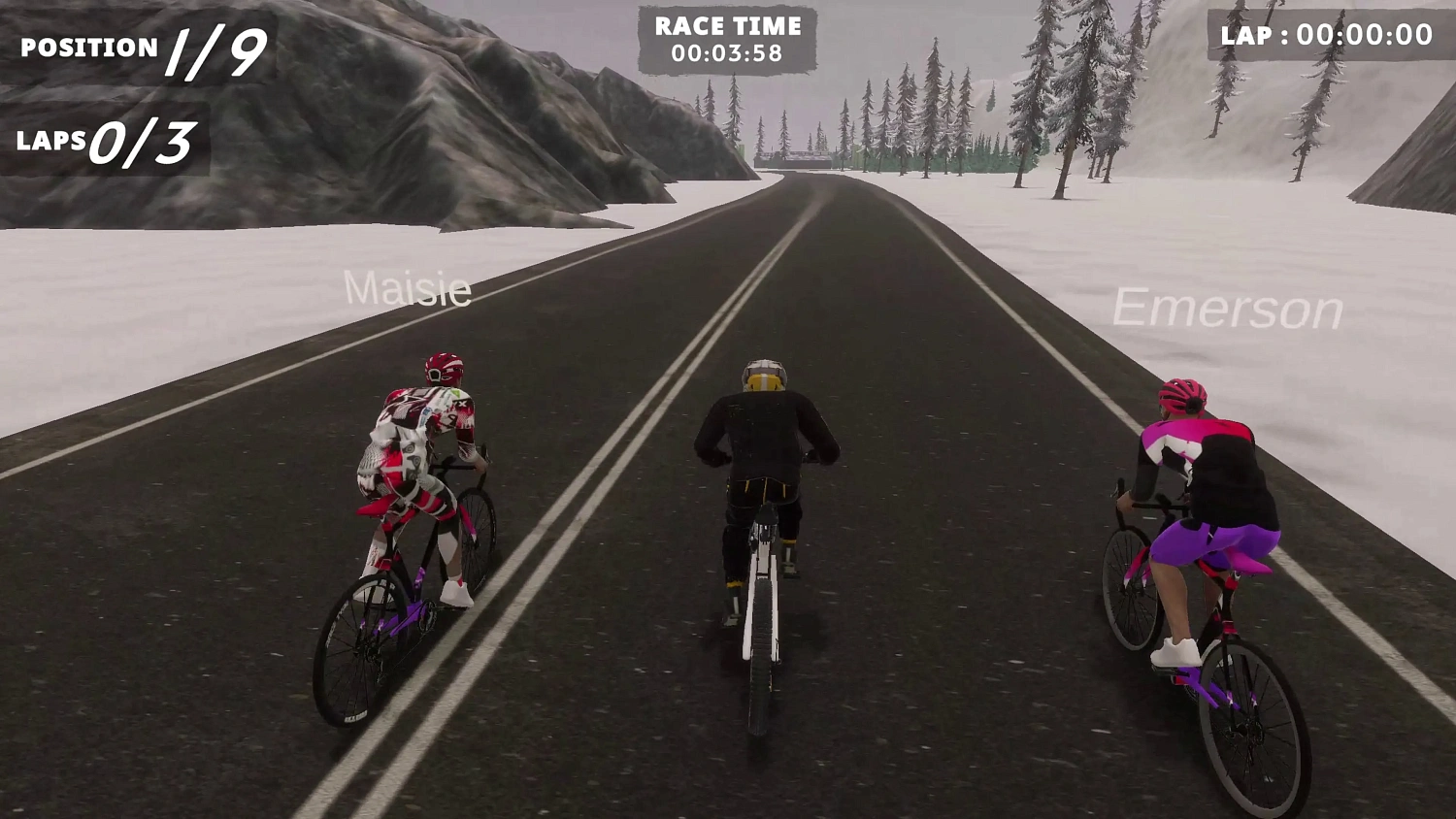This screenshot has width=1456, height=819.
Task: Toggle the Emerson name tag
Action: tap(1228, 309)
